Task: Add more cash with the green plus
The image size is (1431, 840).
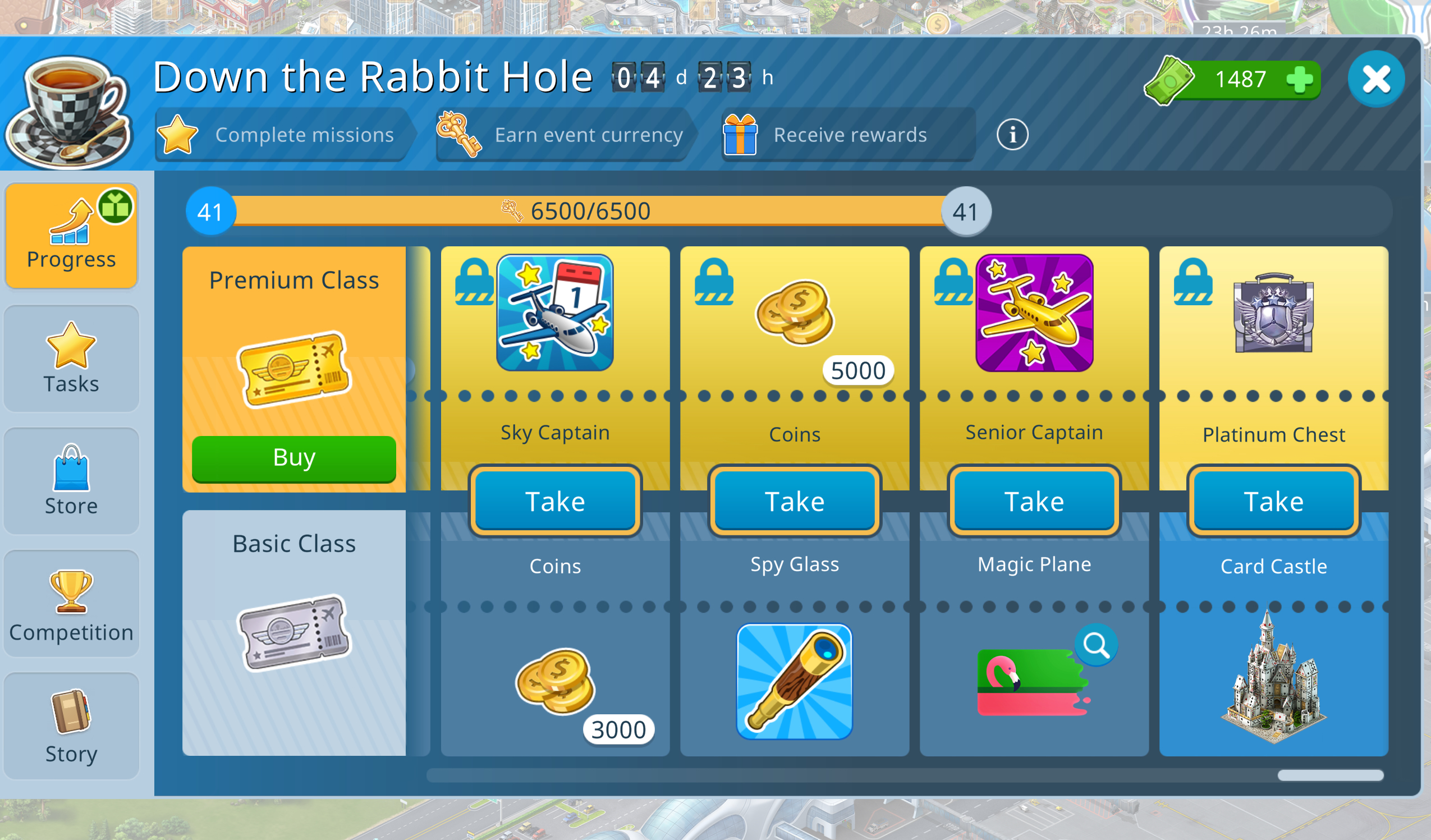Action: pyautogui.click(x=1299, y=80)
